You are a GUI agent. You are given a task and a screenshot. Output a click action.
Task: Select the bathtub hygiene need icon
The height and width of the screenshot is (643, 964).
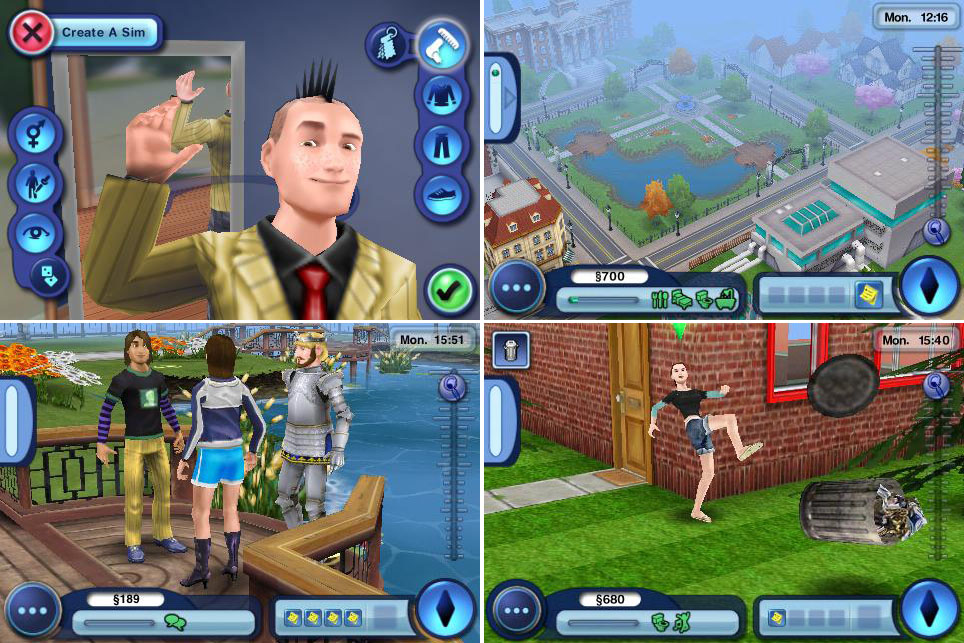[x=726, y=298]
